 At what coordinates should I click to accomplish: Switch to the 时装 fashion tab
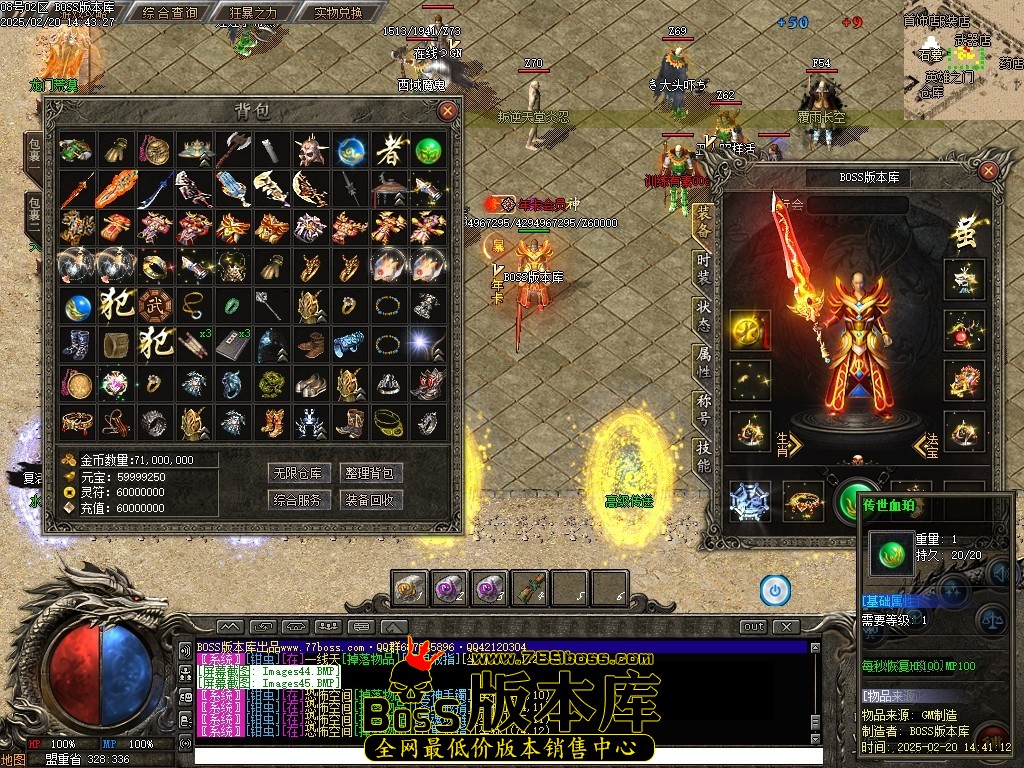coord(704,267)
